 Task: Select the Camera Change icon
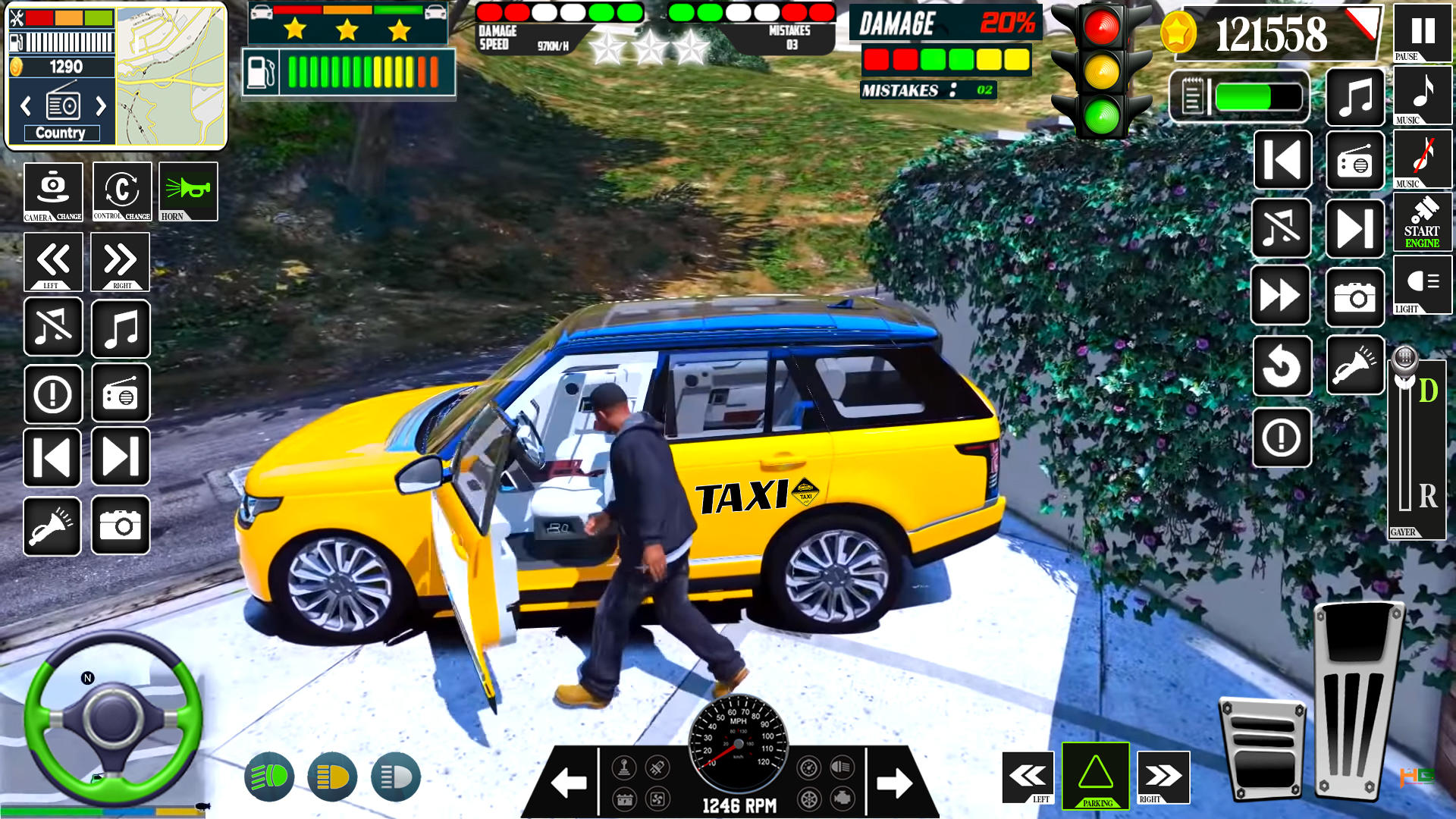[52, 192]
